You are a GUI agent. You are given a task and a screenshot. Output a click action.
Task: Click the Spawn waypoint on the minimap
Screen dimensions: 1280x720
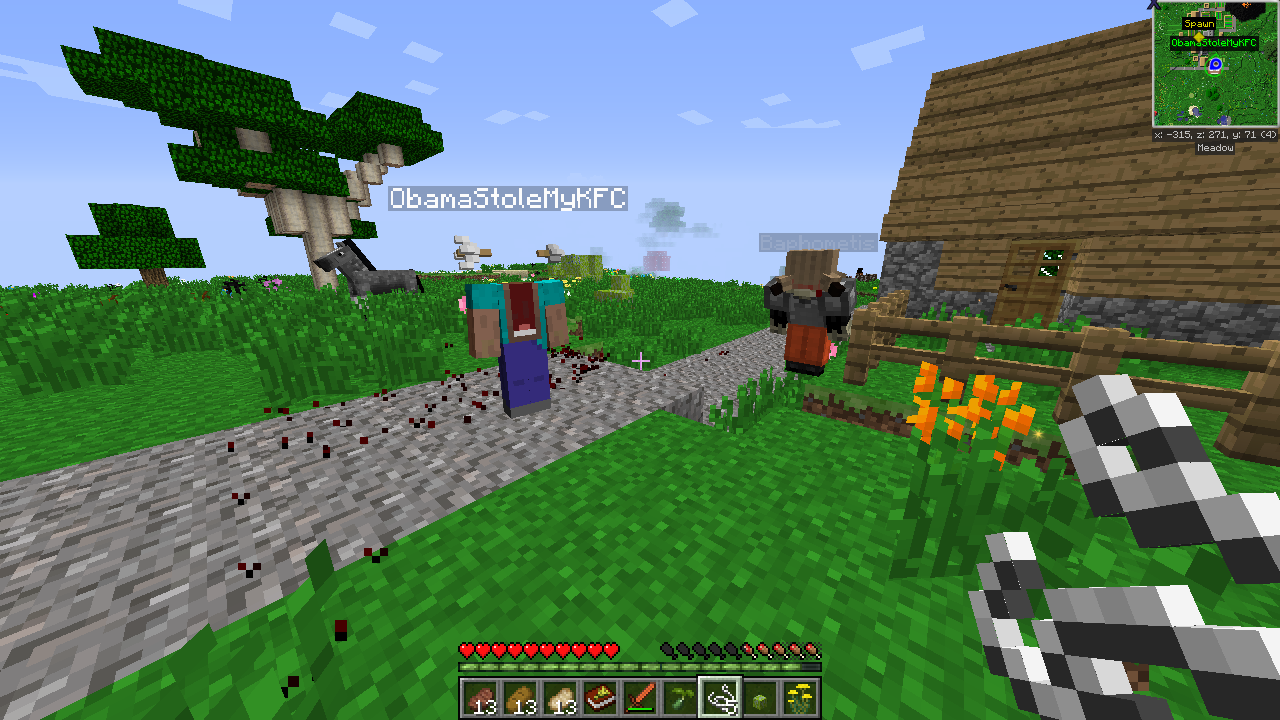1199,24
